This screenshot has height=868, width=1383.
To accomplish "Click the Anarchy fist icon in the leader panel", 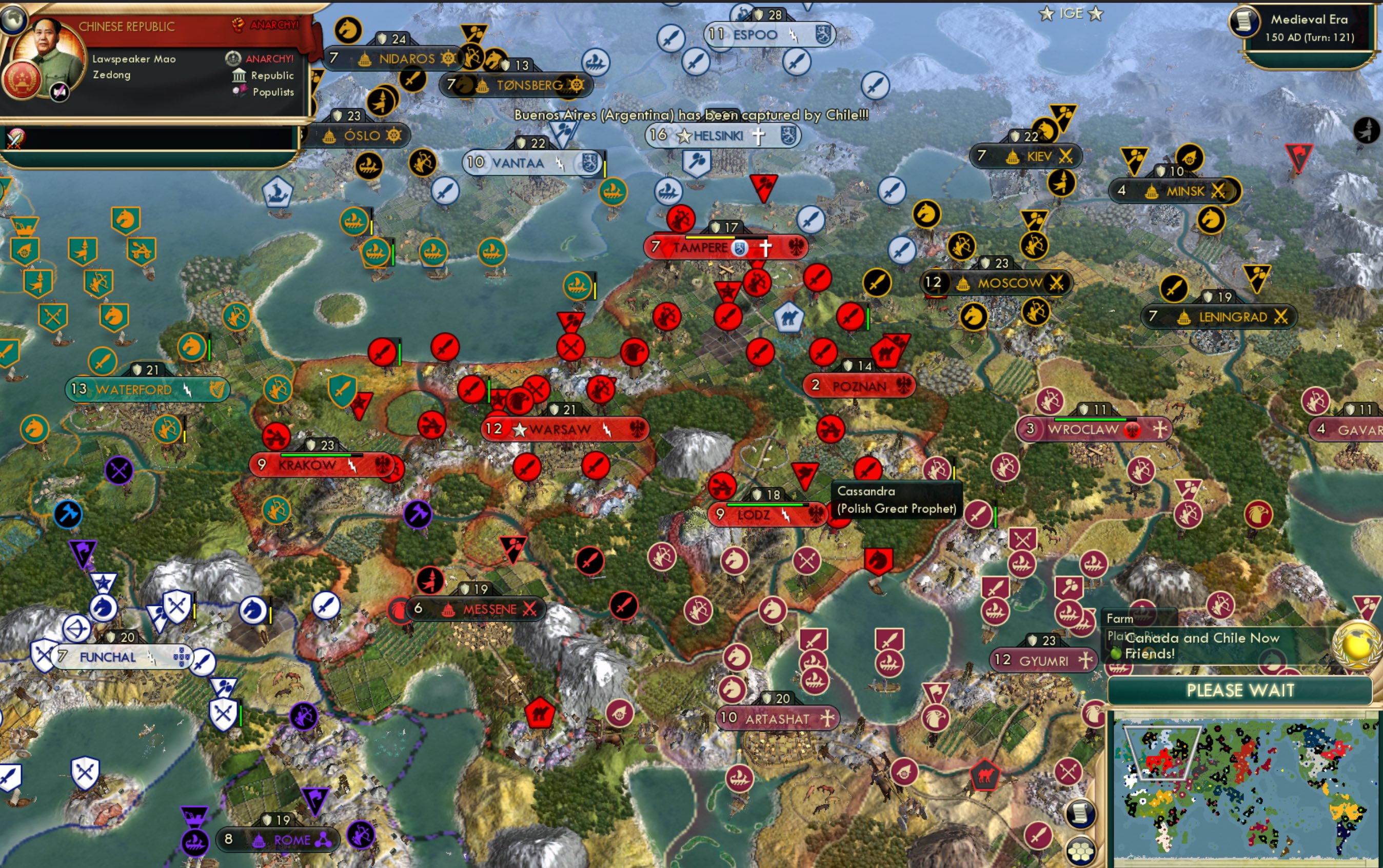I will (239, 24).
